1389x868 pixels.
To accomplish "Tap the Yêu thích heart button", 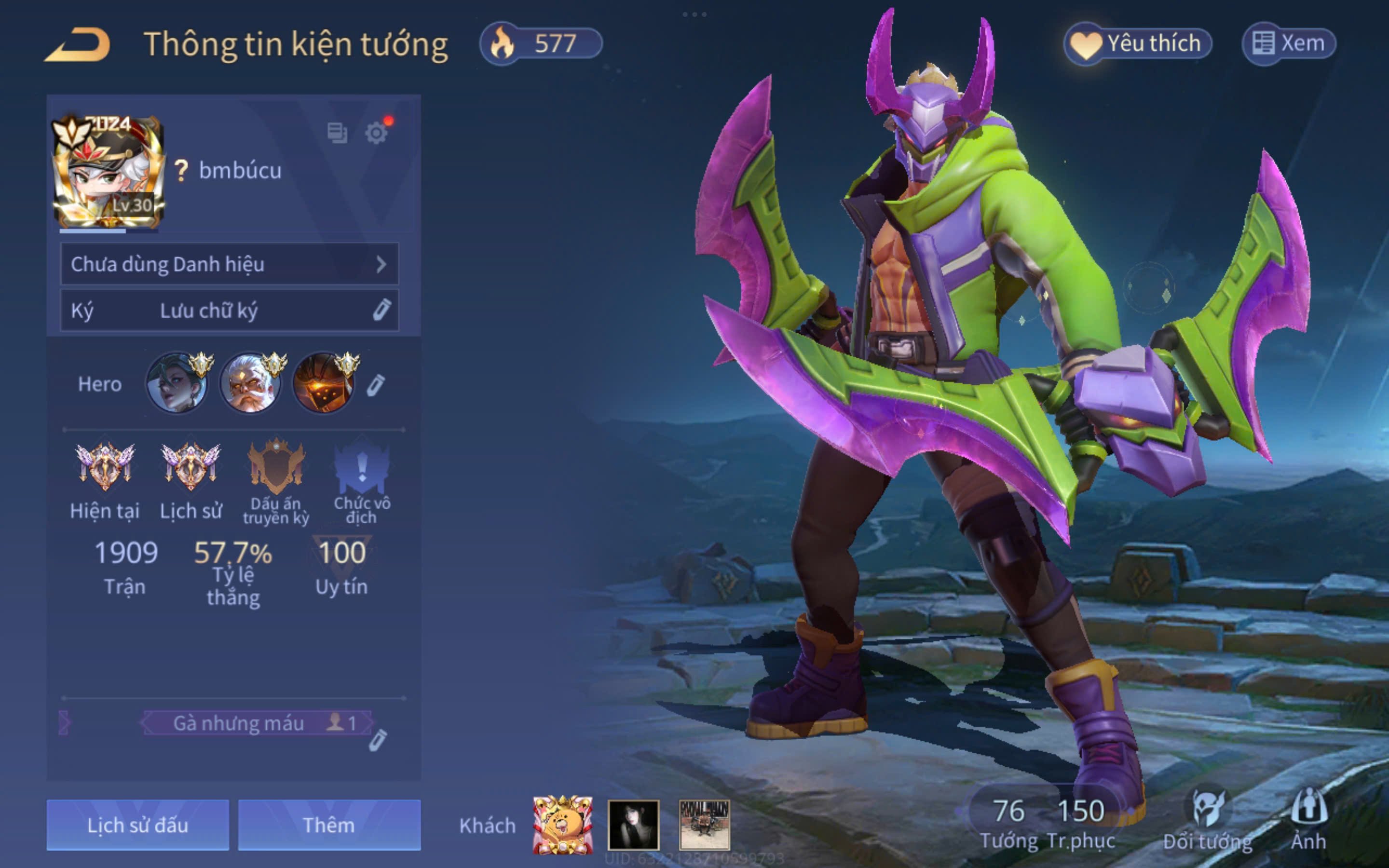I will click(x=1138, y=43).
